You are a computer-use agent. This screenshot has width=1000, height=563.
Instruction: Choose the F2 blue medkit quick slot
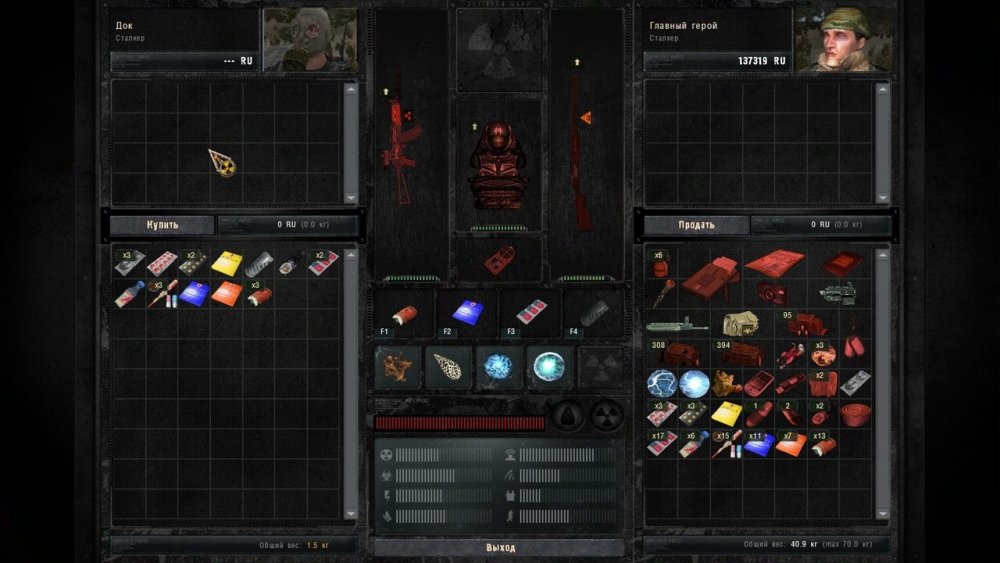click(x=467, y=312)
